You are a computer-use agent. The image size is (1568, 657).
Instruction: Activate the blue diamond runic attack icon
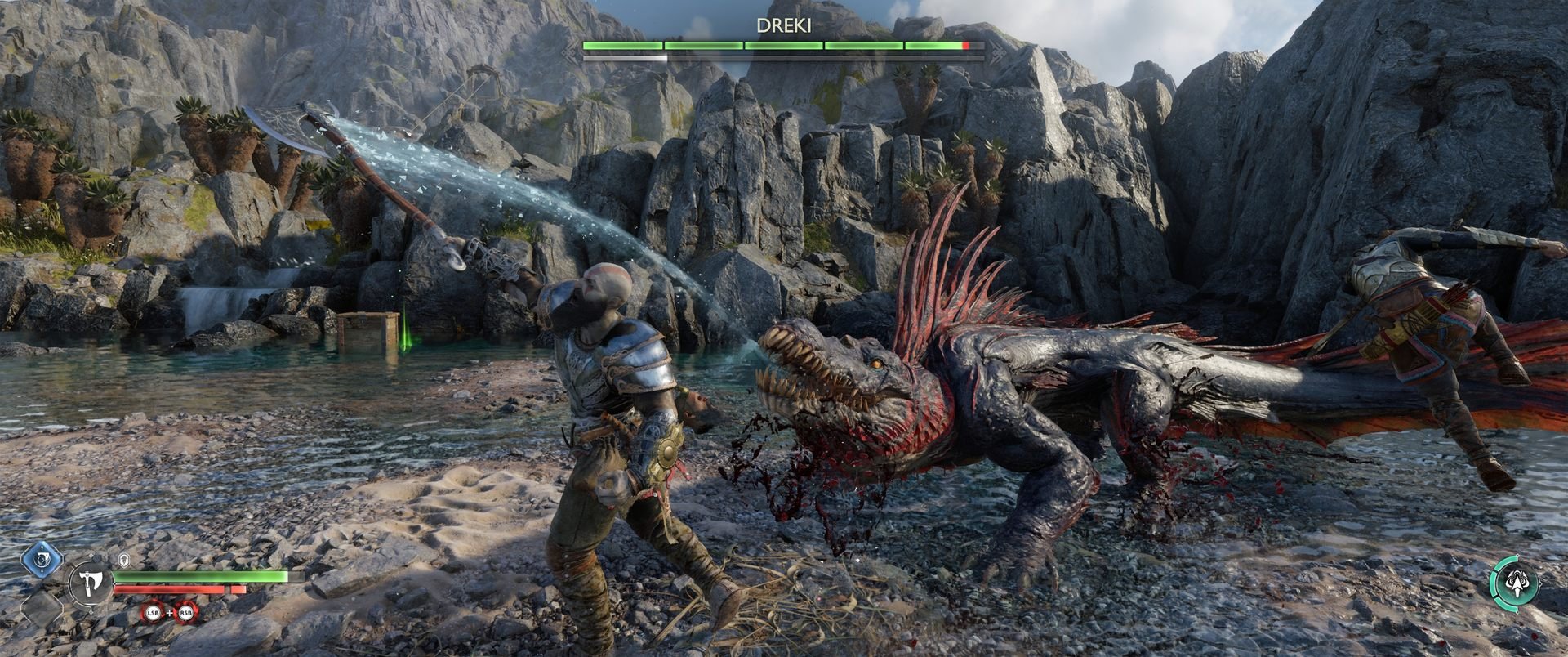tap(38, 559)
